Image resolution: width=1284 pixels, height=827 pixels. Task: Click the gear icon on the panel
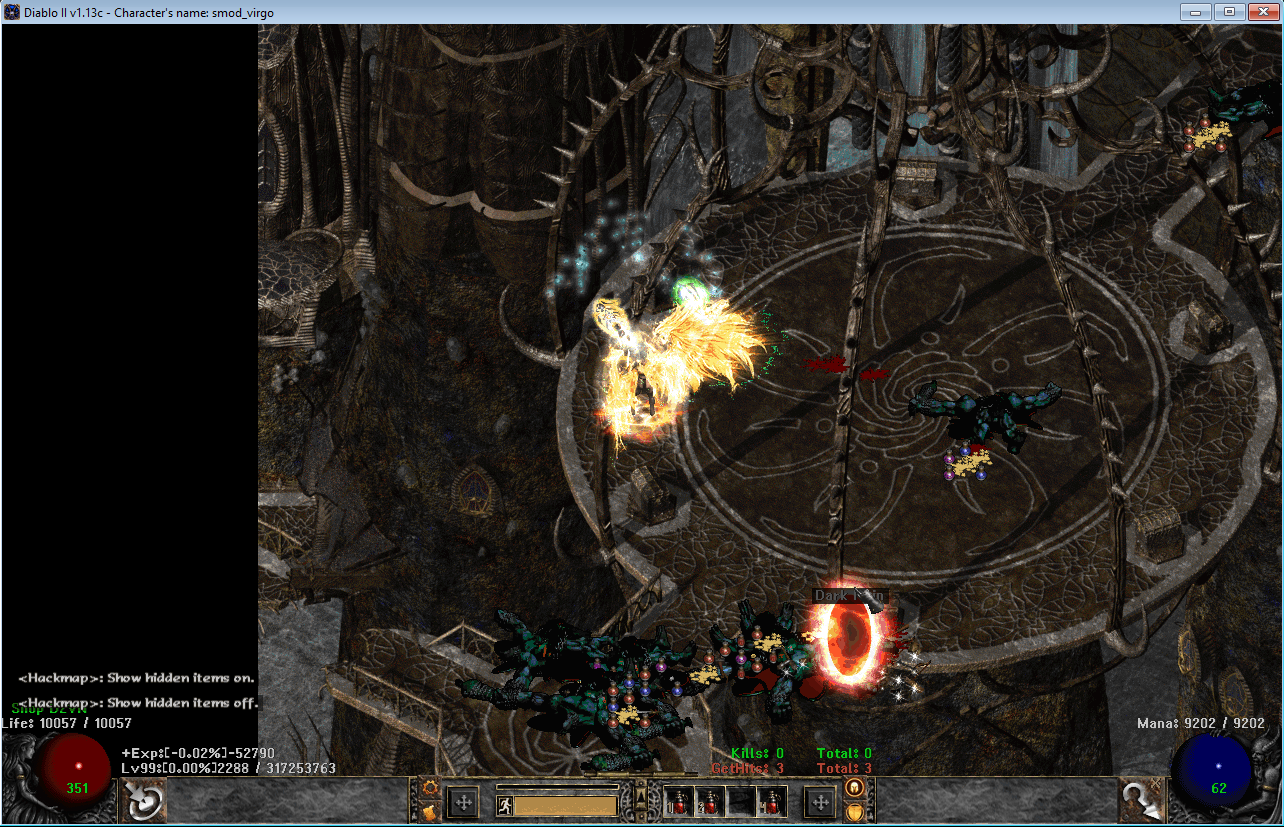[430, 788]
